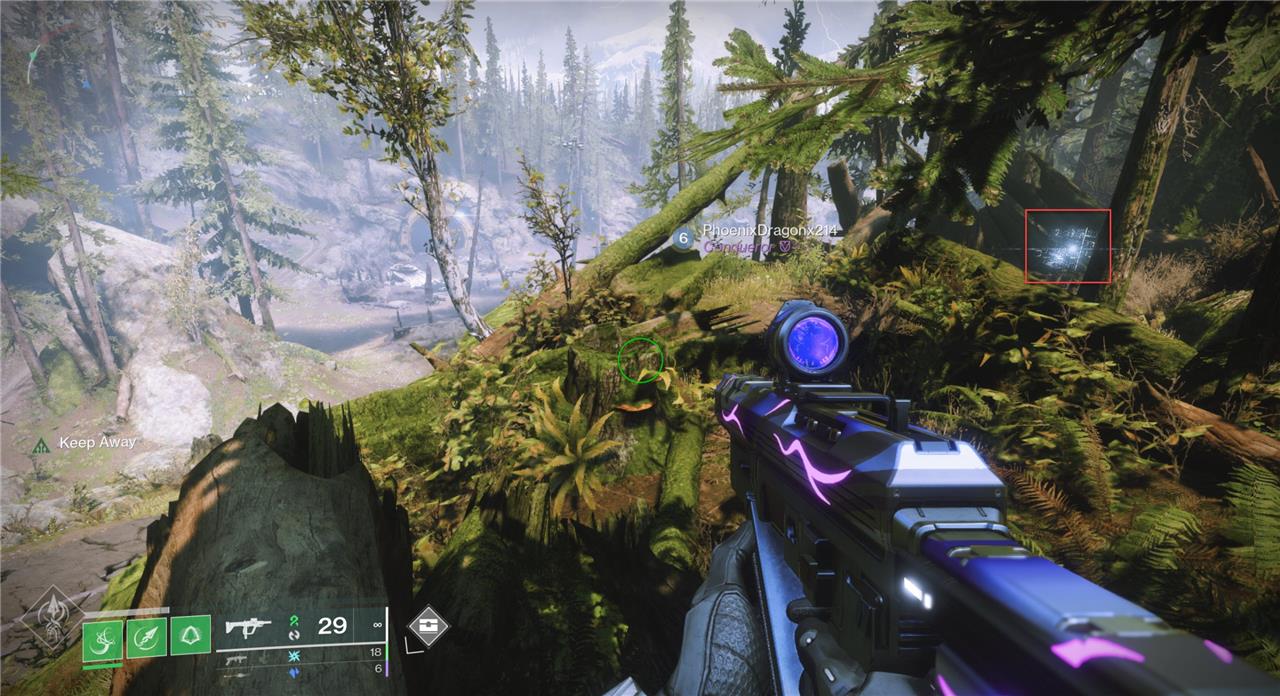Click PhoenixDragonx214's player nameplate
Viewport: 1280px width, 696px height.
click(x=768, y=231)
